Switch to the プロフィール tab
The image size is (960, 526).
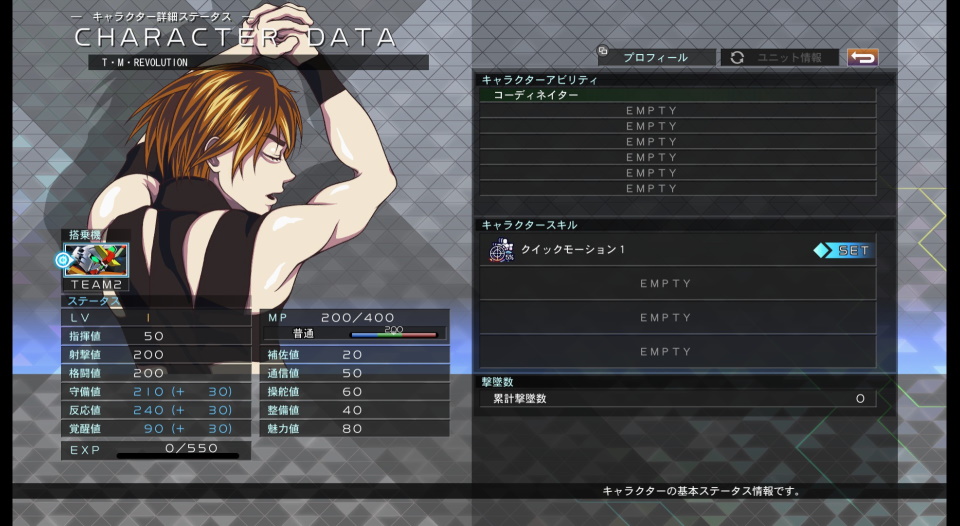656,58
